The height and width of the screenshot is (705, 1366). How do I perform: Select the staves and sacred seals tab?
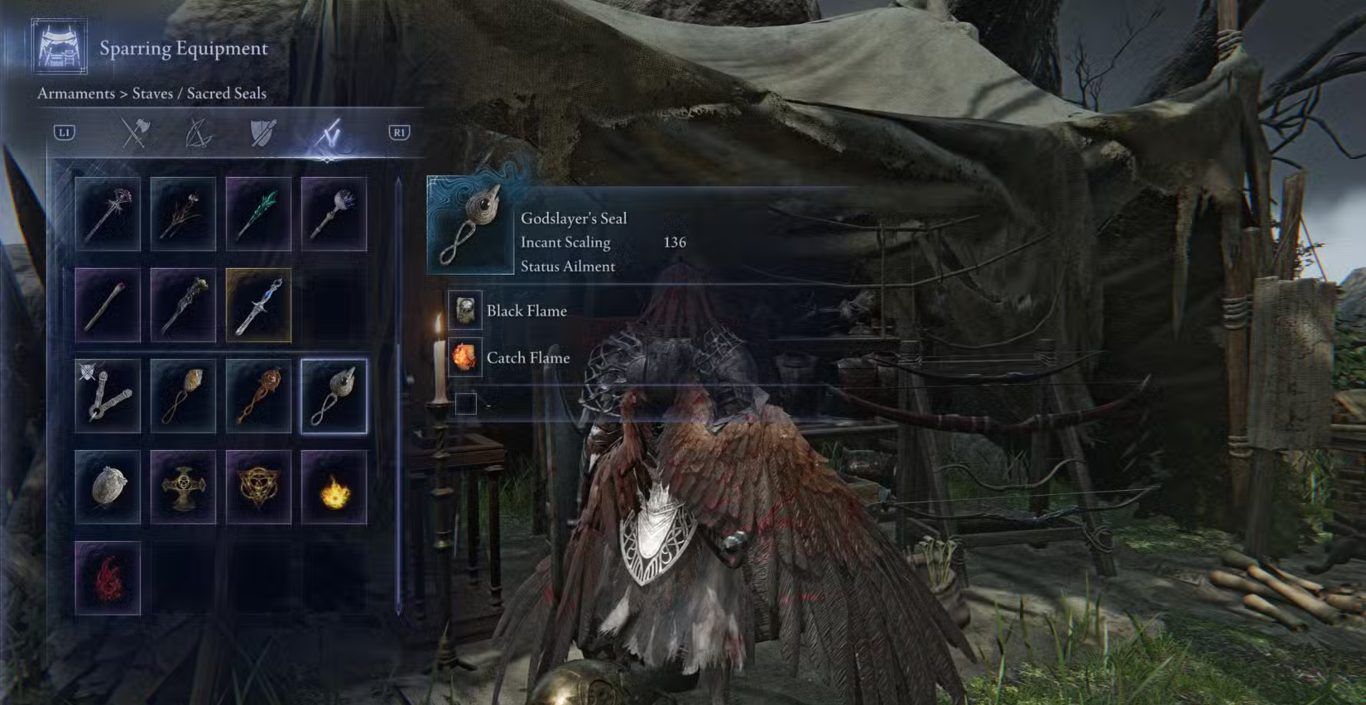pos(327,133)
